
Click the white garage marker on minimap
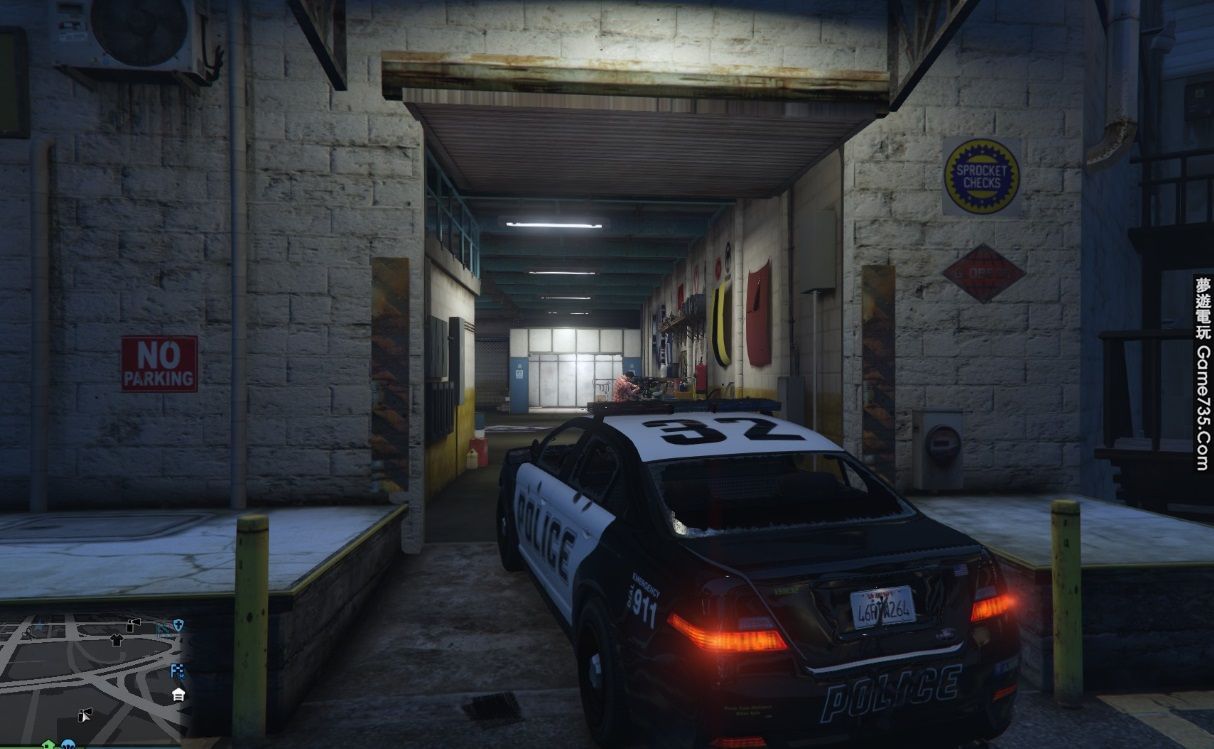178,695
